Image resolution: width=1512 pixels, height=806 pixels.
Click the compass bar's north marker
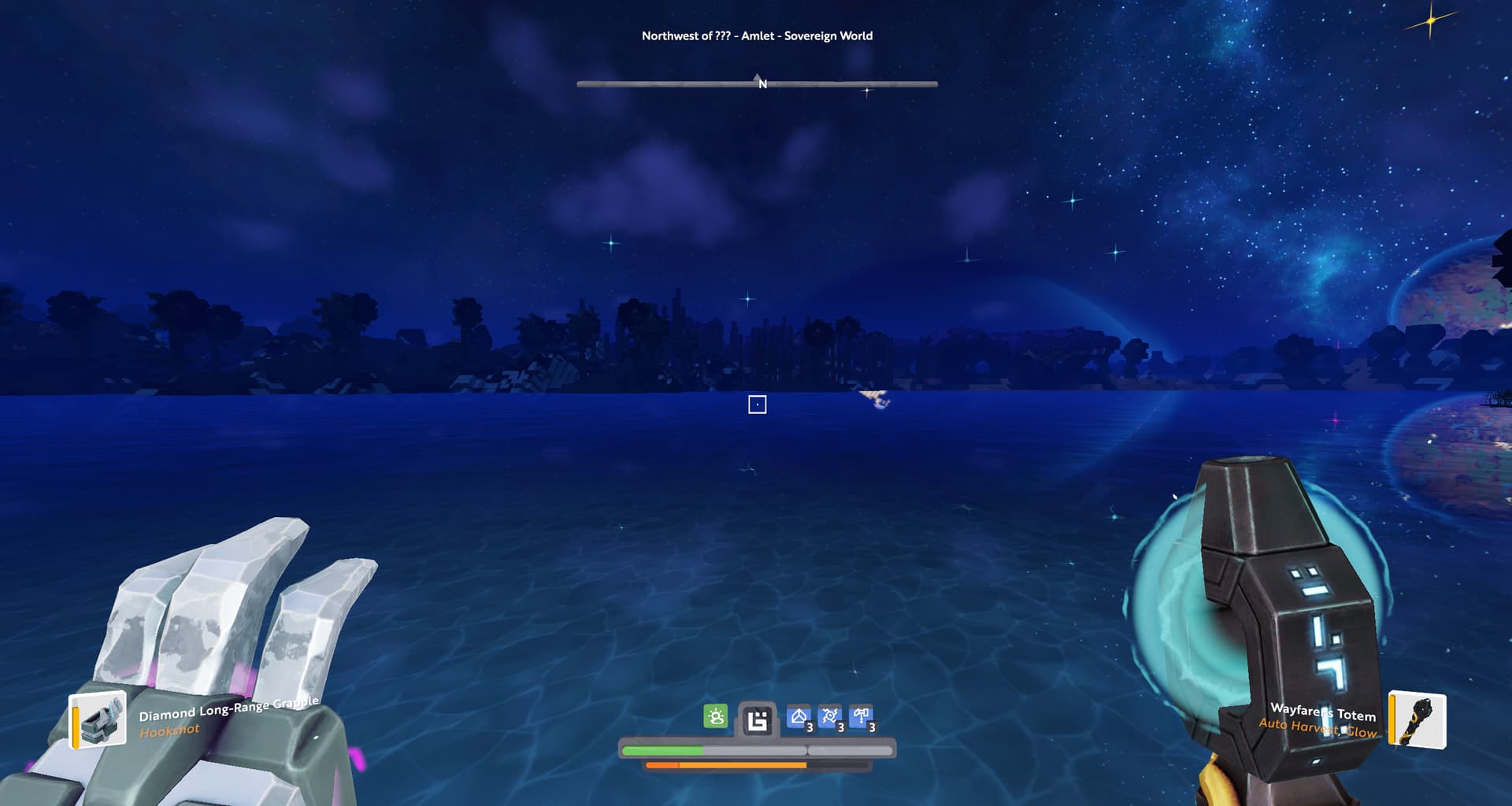tap(761, 83)
